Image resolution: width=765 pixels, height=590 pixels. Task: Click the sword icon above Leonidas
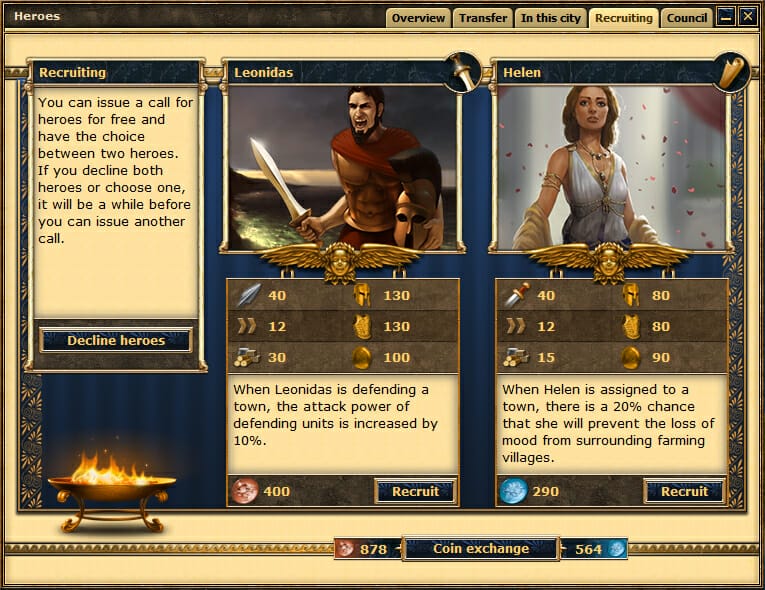[x=462, y=72]
